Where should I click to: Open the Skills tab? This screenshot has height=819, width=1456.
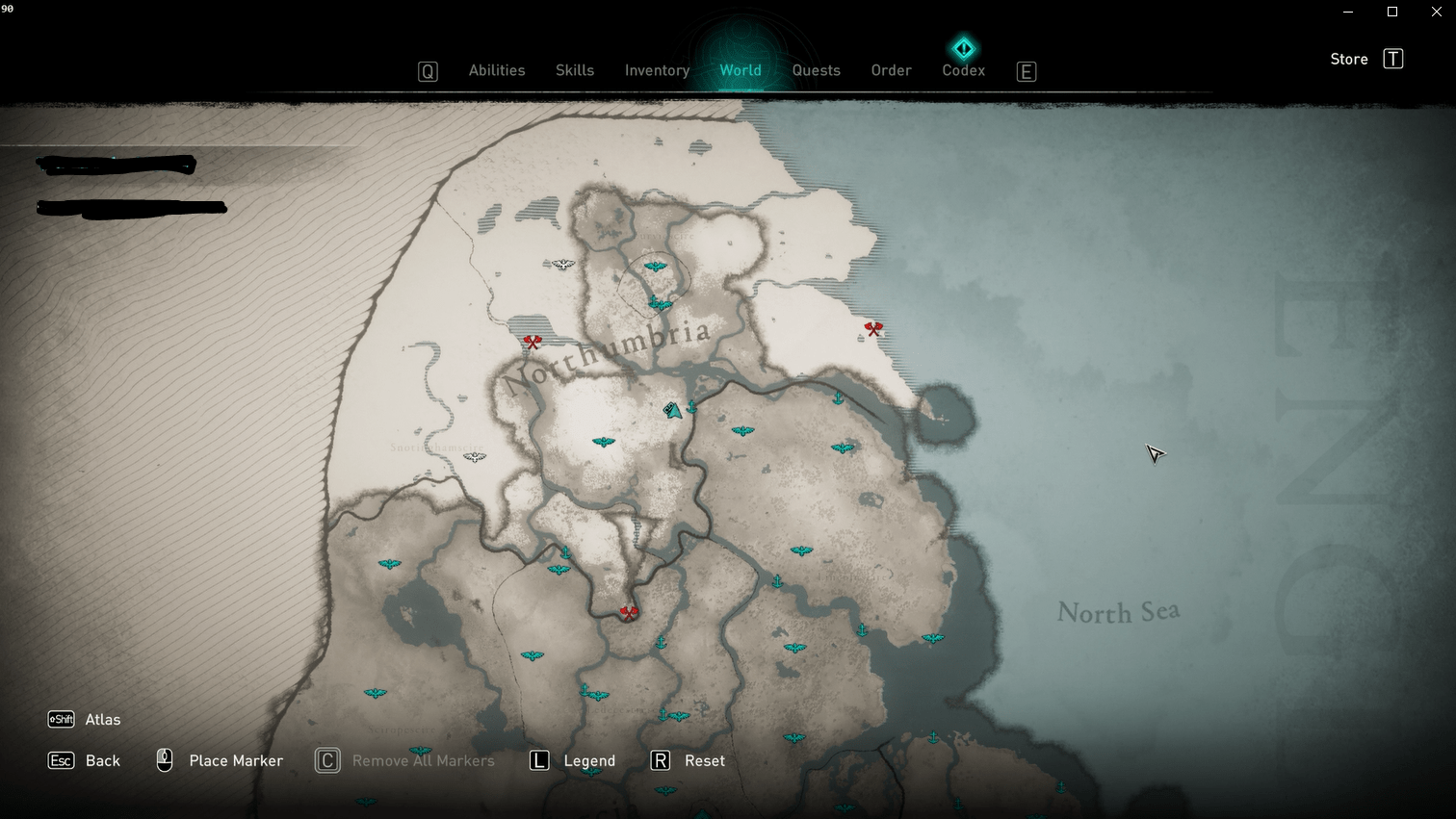(575, 70)
